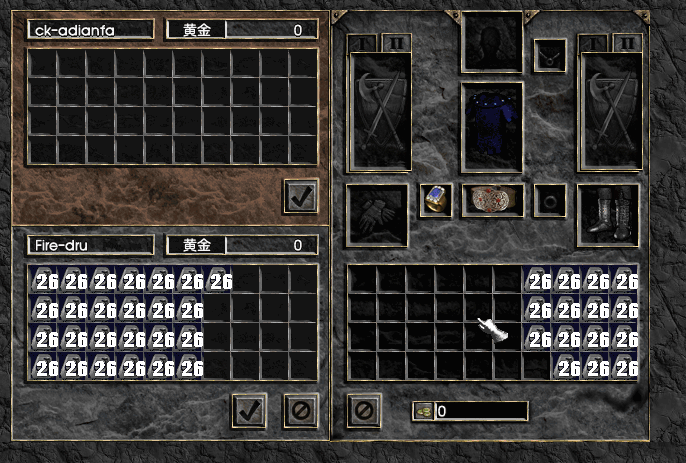Viewport: 686px width, 463px height.
Task: Switch to weapon set II above left weapon
Action: click(394, 42)
